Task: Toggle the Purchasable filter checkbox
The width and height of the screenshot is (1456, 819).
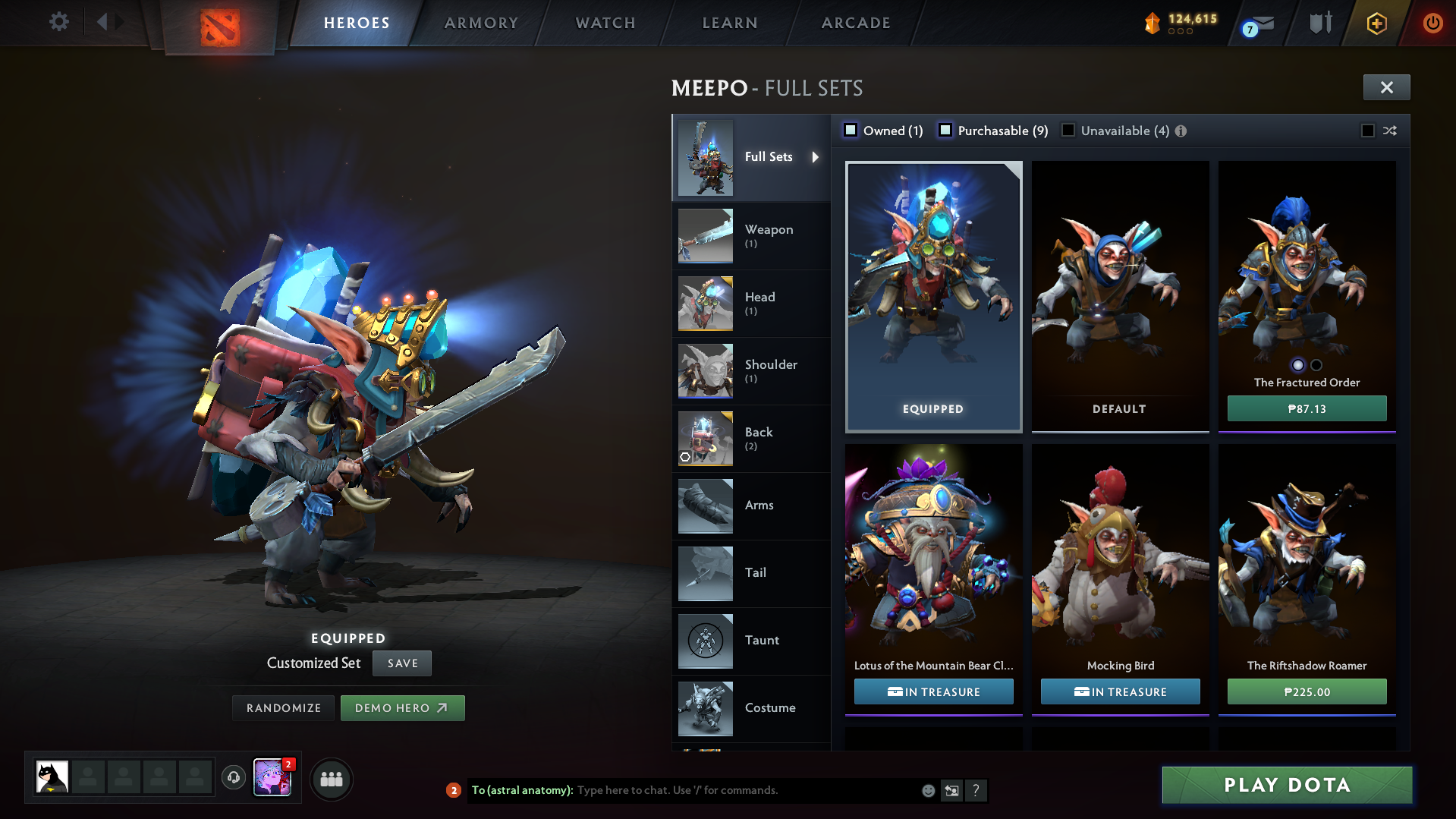Action: coord(945,131)
